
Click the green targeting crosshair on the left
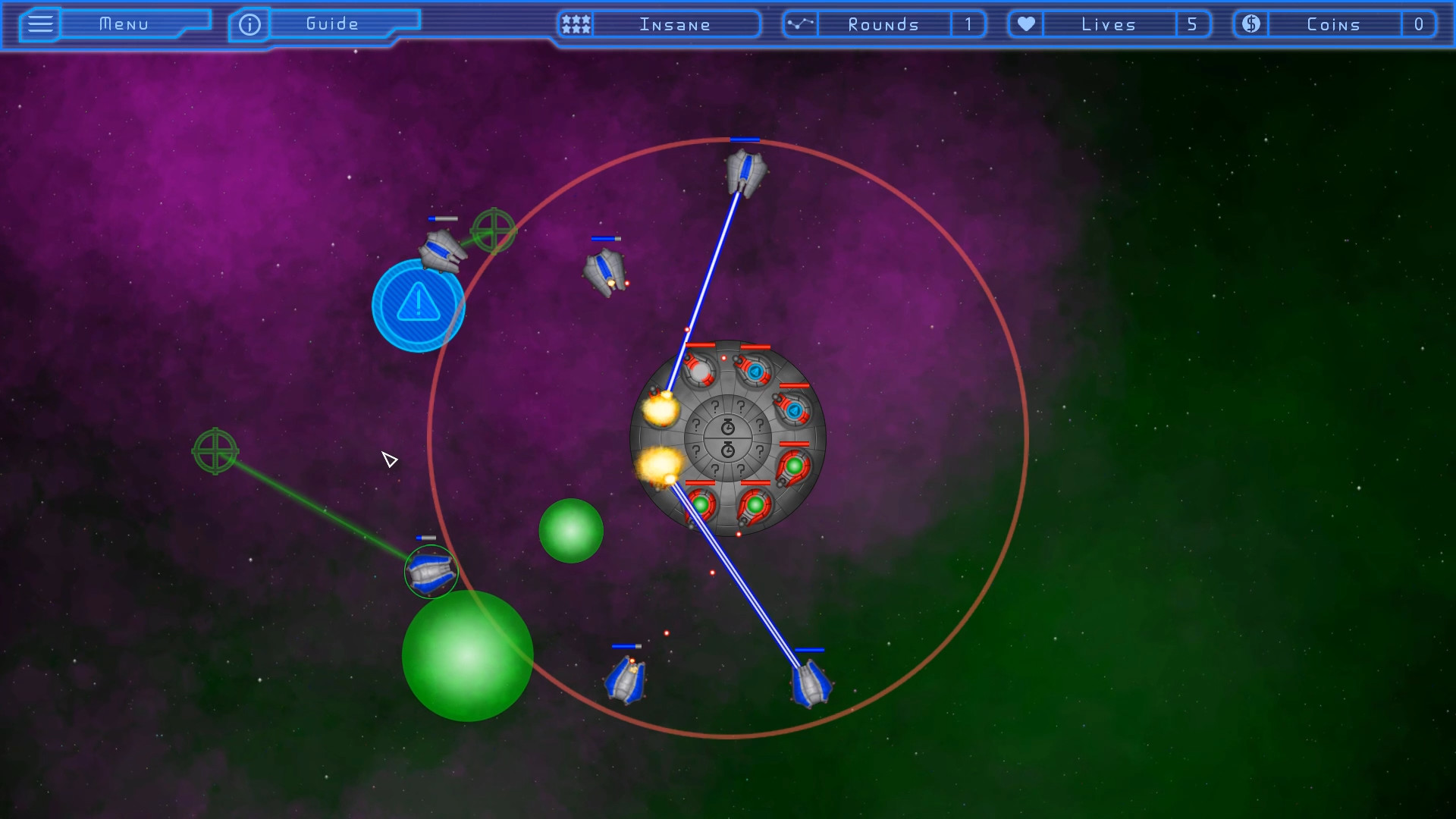[215, 452]
